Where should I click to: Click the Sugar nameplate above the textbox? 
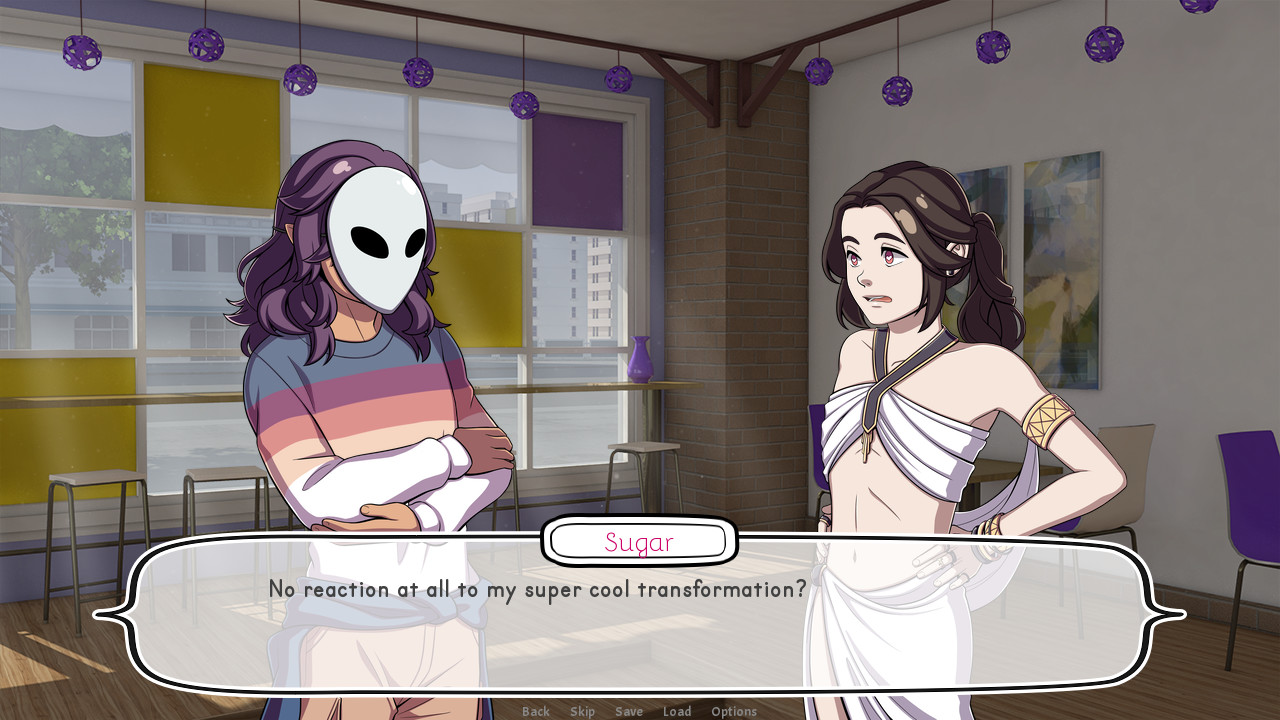[639, 541]
